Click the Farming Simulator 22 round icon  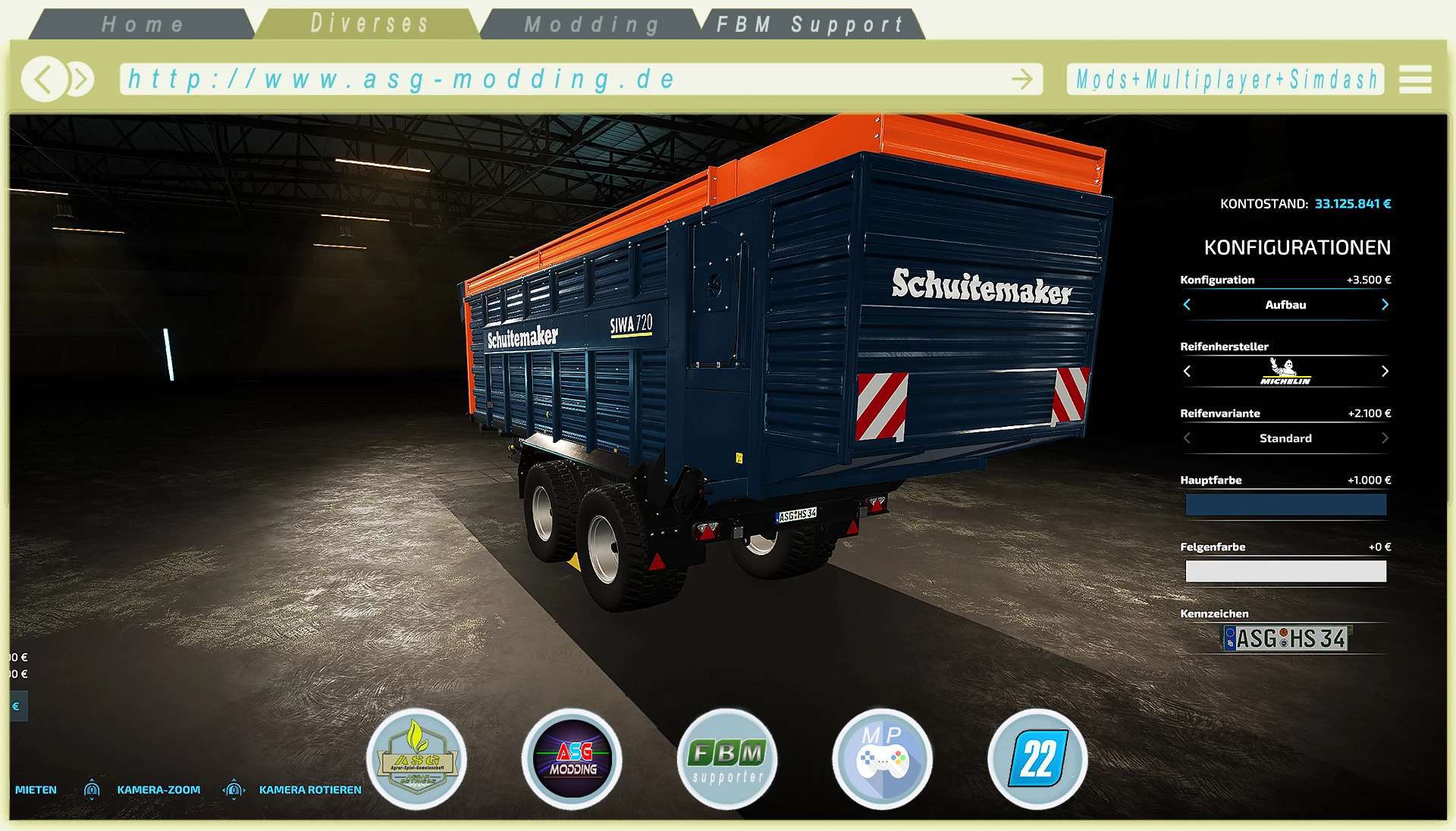(x=1037, y=759)
